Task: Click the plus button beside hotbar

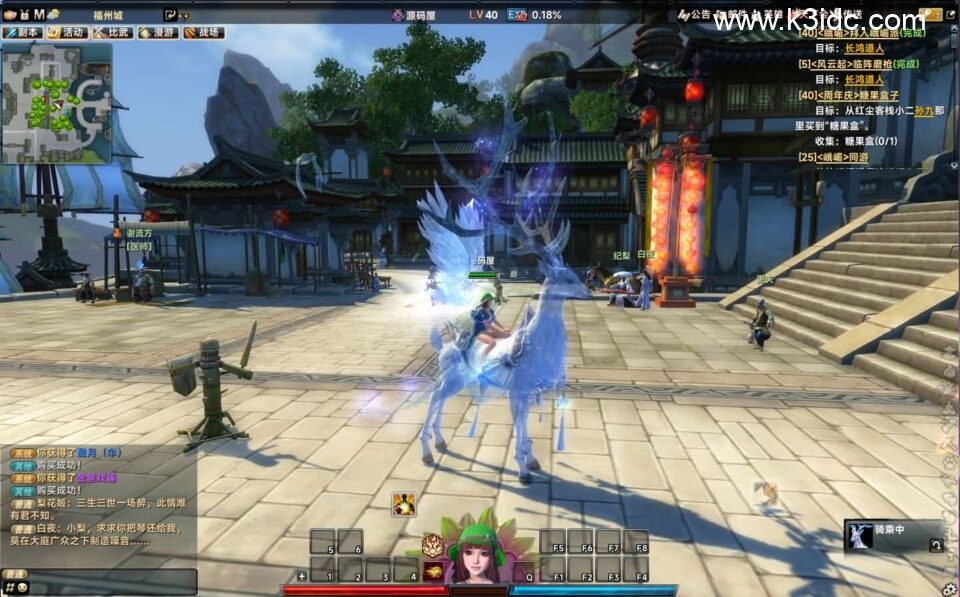Action: 301,576
